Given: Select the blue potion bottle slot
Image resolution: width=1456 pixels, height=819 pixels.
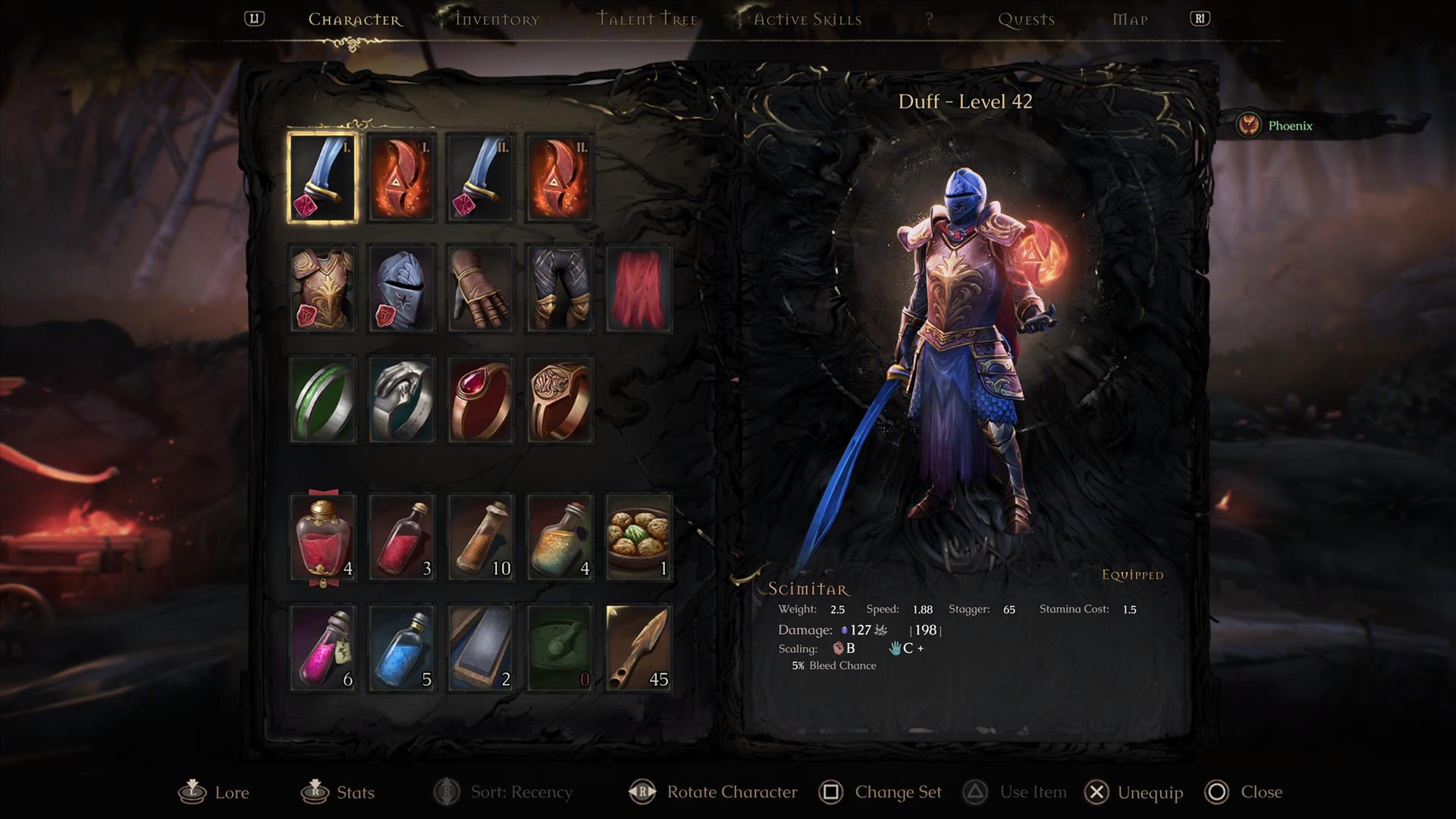Looking at the screenshot, I should [x=402, y=648].
